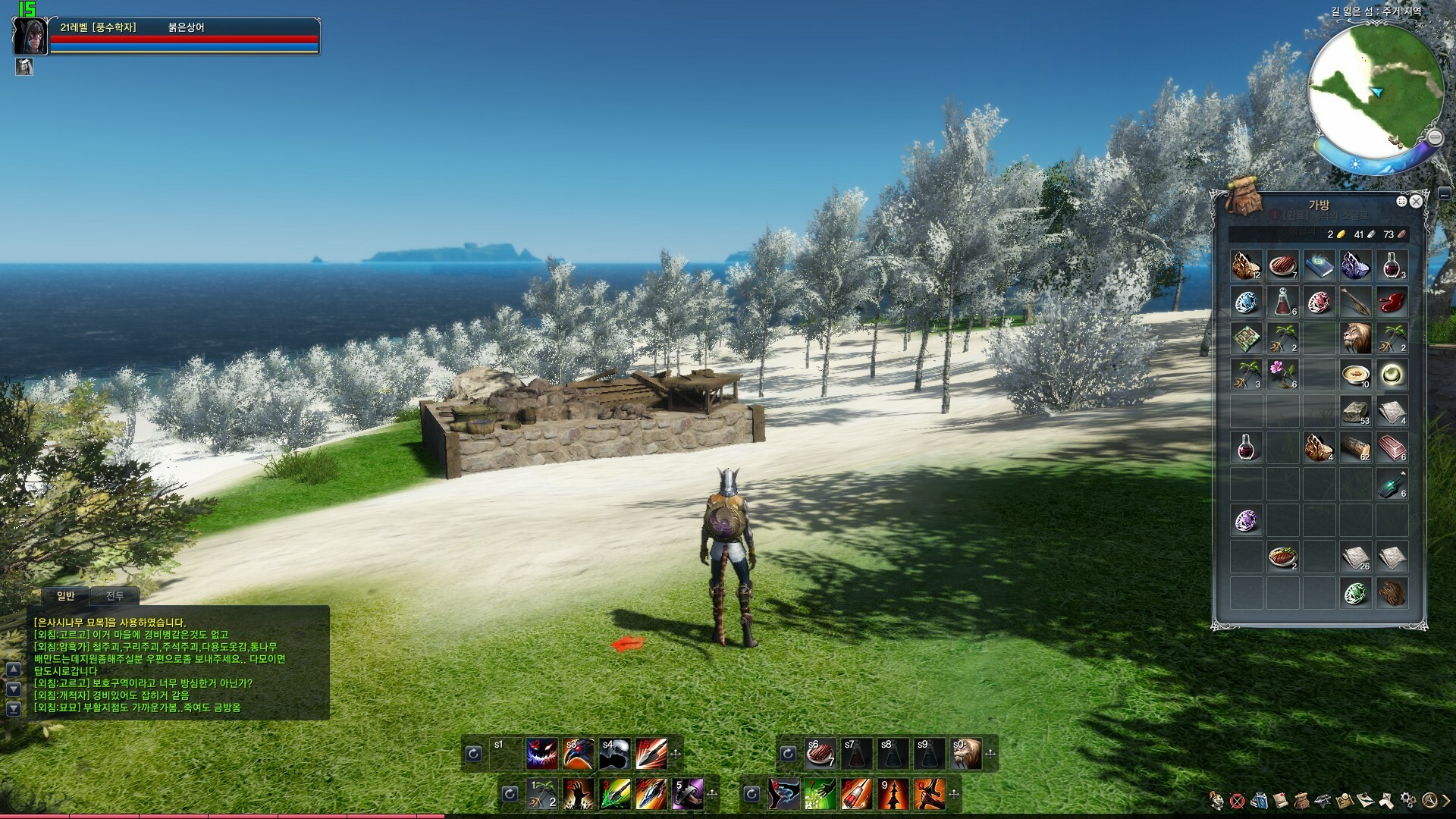Switch to the 전투 chat tab
Viewport: 1456px width, 819px height.
(x=115, y=596)
